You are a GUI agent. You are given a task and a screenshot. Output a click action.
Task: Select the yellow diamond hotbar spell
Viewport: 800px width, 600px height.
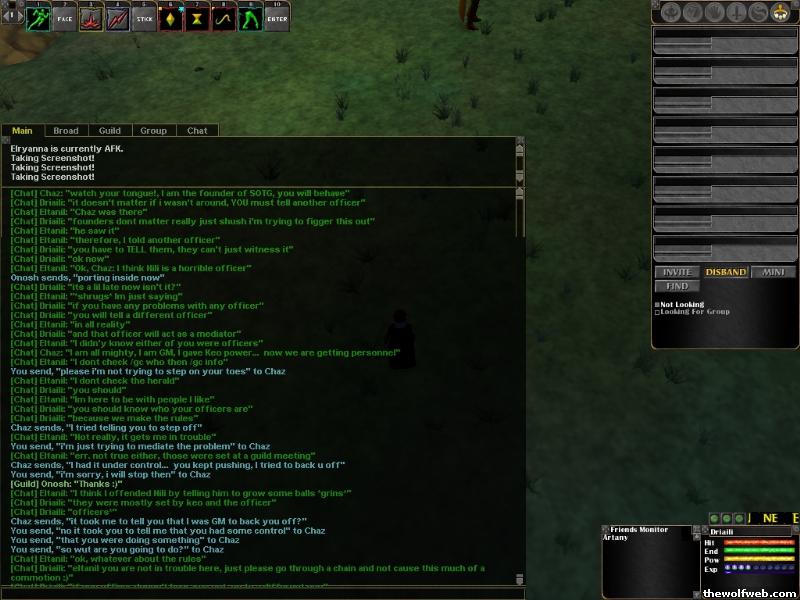pos(171,17)
